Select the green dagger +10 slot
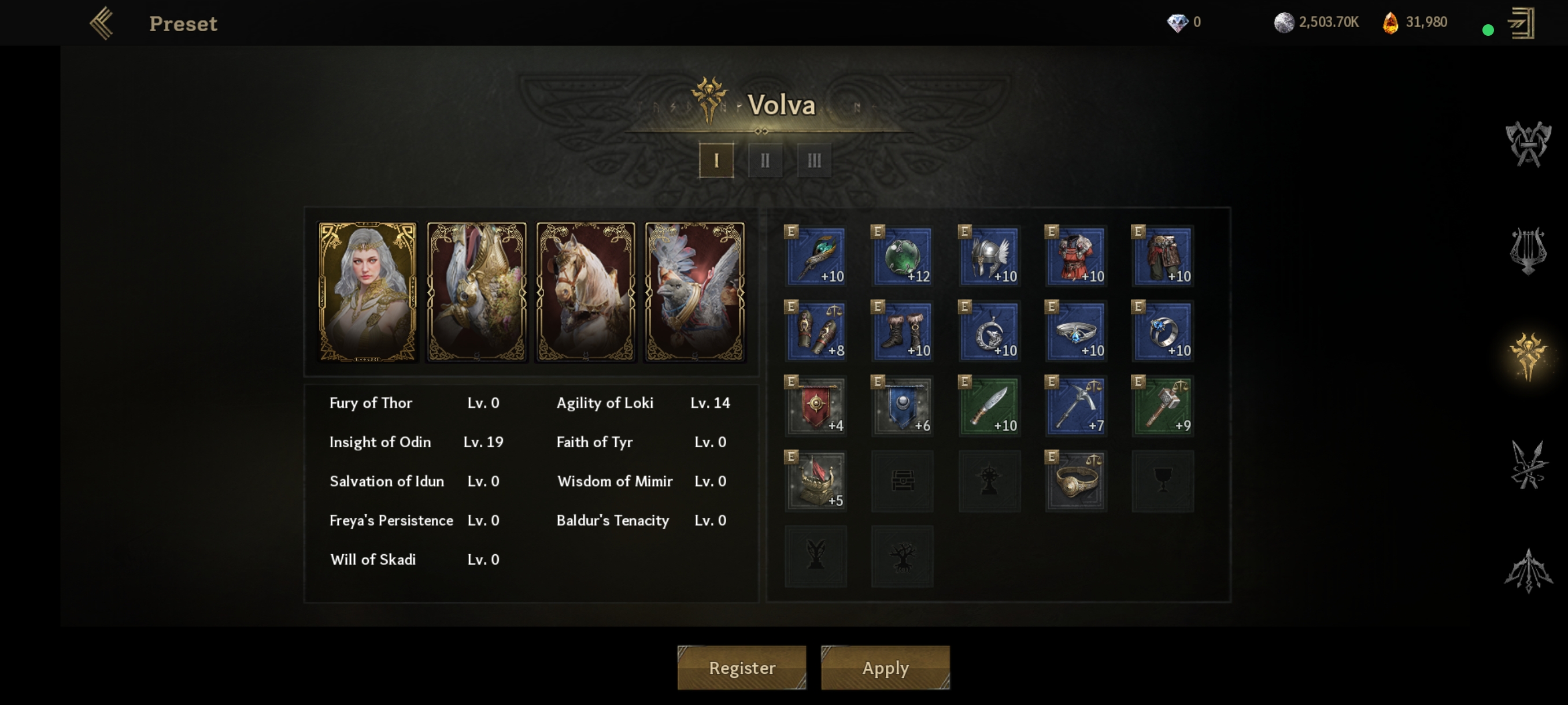The width and height of the screenshot is (1568, 705). coord(989,406)
